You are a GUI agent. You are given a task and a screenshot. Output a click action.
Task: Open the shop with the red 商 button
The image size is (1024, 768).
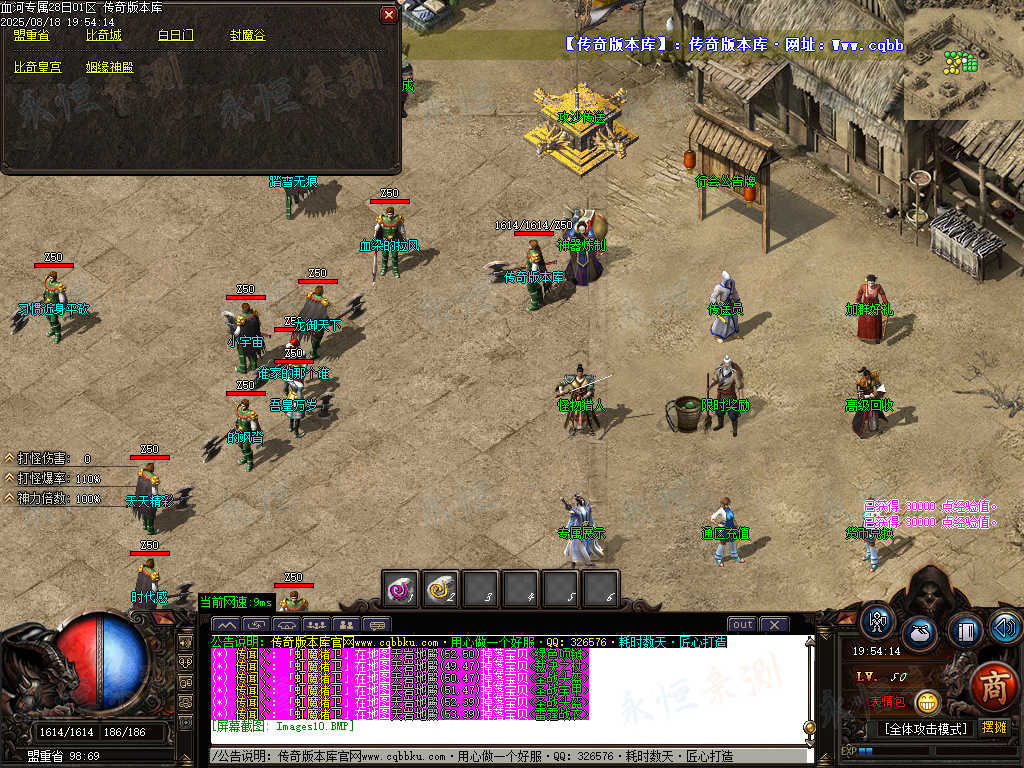click(x=993, y=685)
